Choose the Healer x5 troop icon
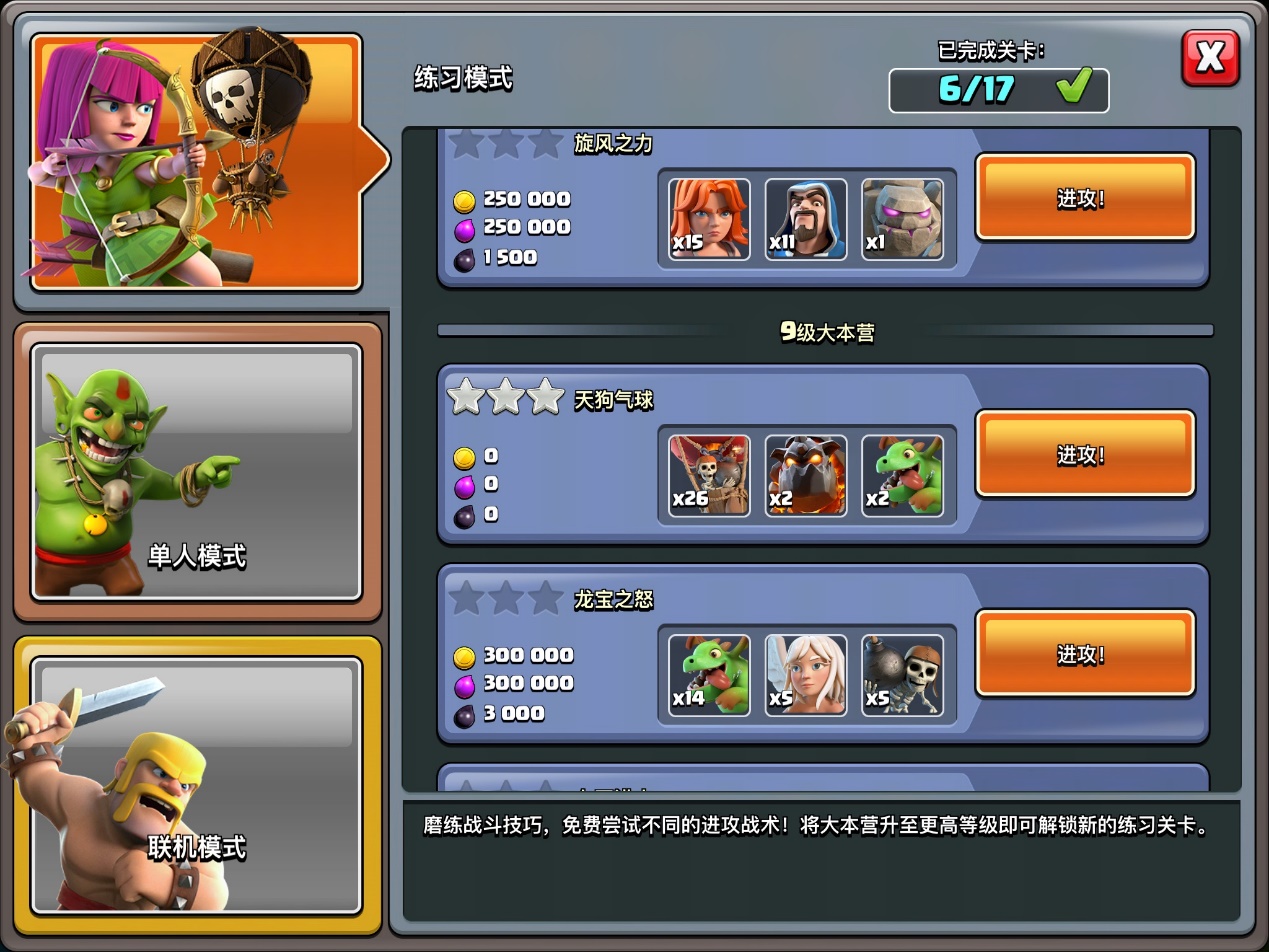The height and width of the screenshot is (952, 1269). (806, 675)
